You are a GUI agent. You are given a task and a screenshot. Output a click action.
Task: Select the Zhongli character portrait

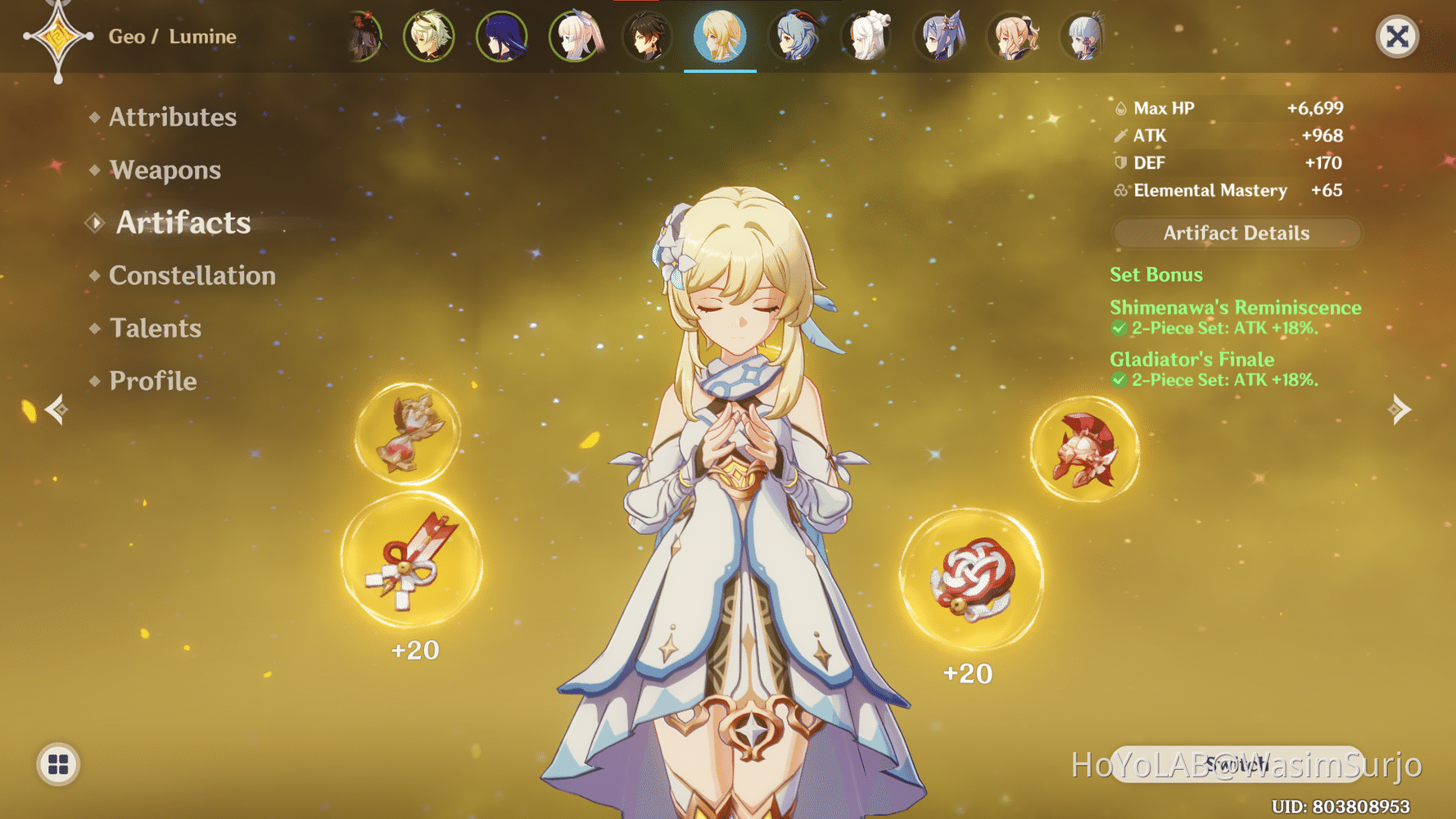point(647,36)
